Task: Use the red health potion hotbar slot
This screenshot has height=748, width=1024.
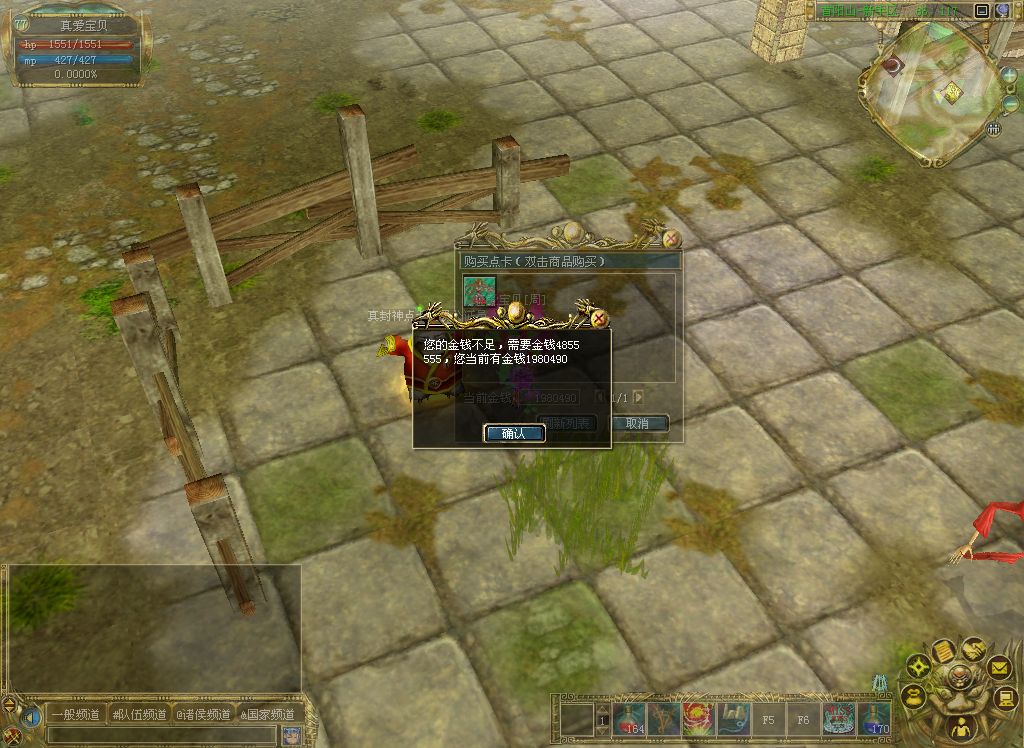Action: coord(629,719)
